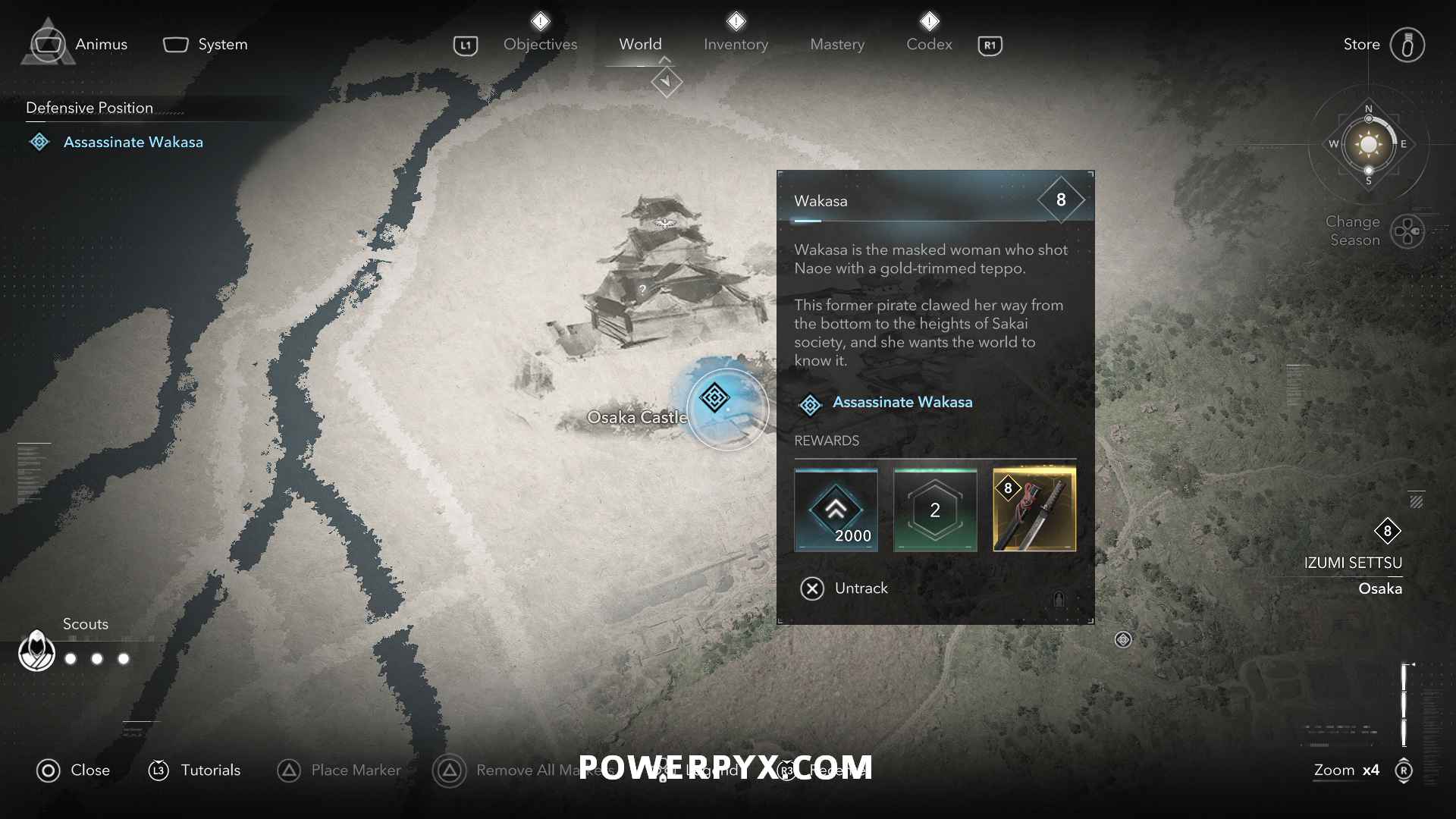Select tracked quest Assassinate Wakasa in sidebar
1456x819 pixels.
(x=133, y=142)
